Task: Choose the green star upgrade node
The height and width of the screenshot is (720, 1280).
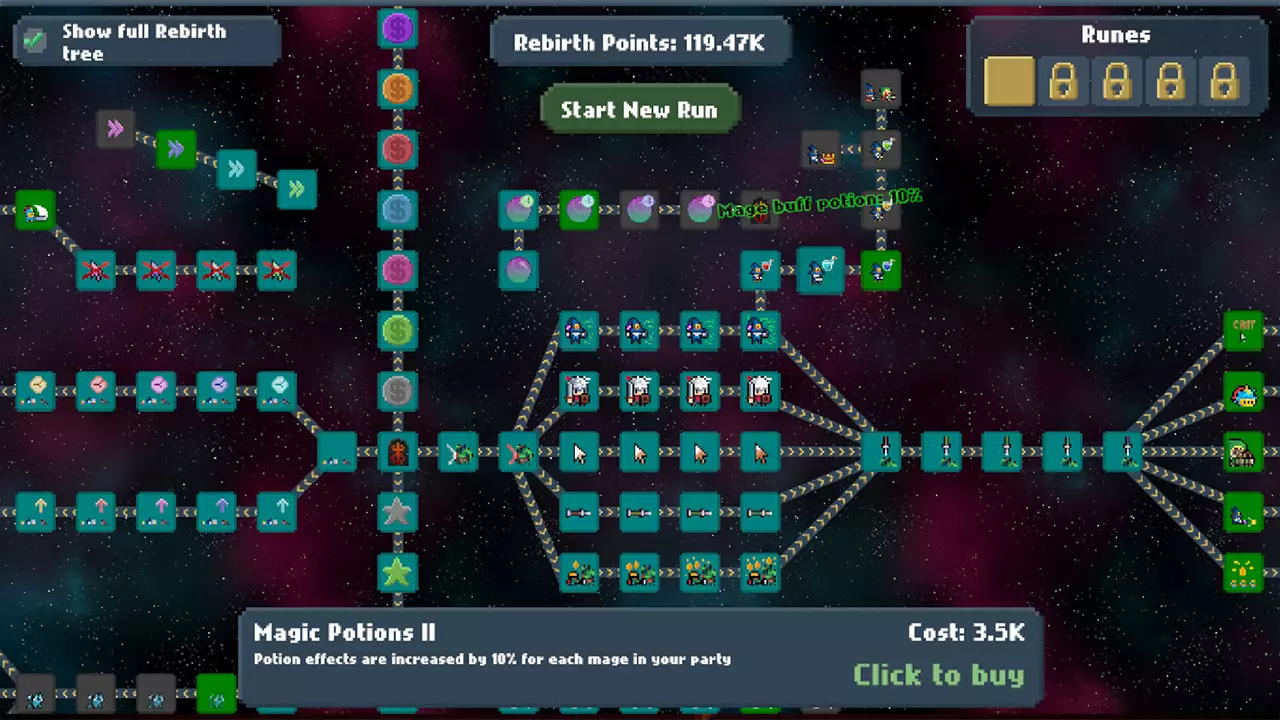Action: coord(398,572)
